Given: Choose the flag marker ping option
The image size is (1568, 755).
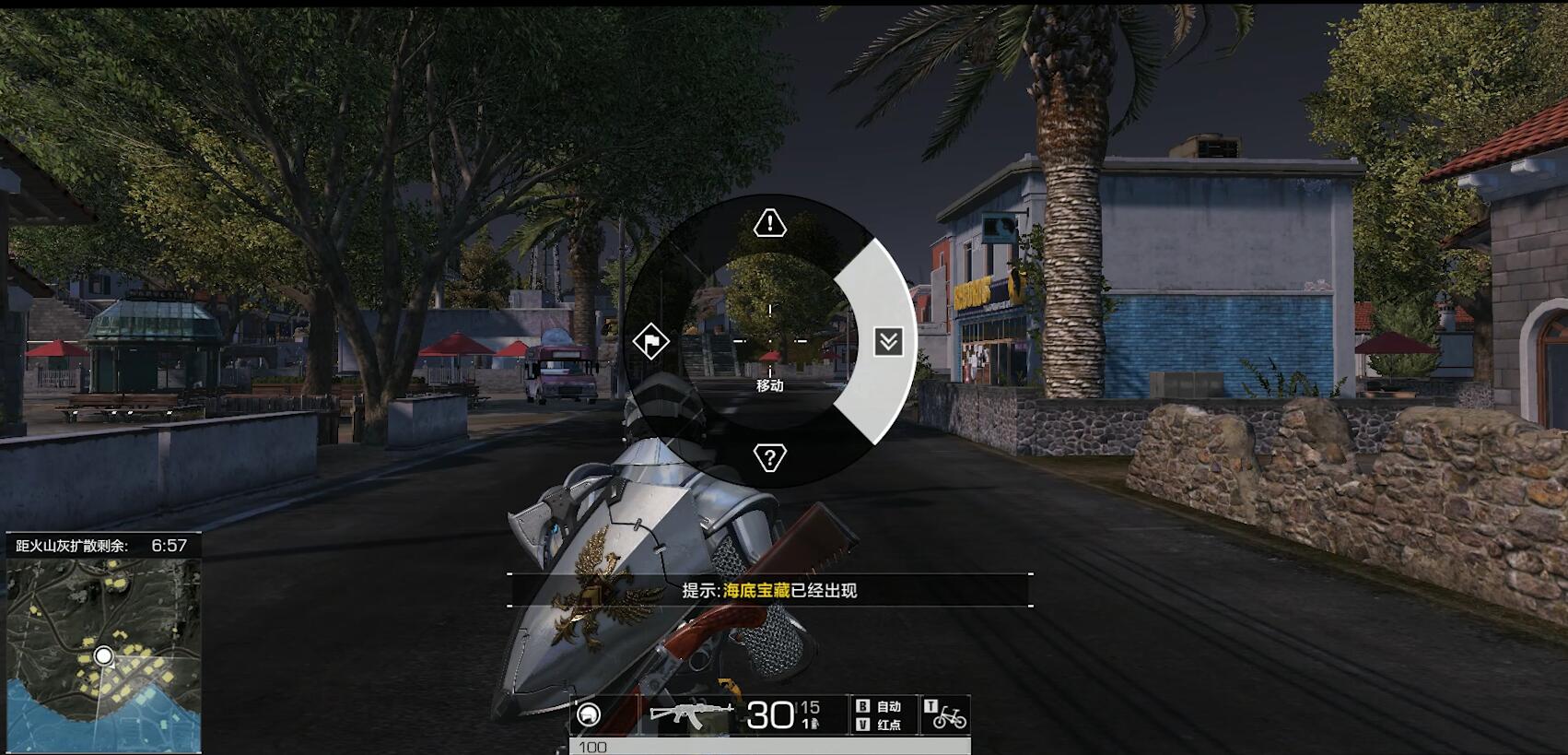Looking at the screenshot, I should pos(651,342).
